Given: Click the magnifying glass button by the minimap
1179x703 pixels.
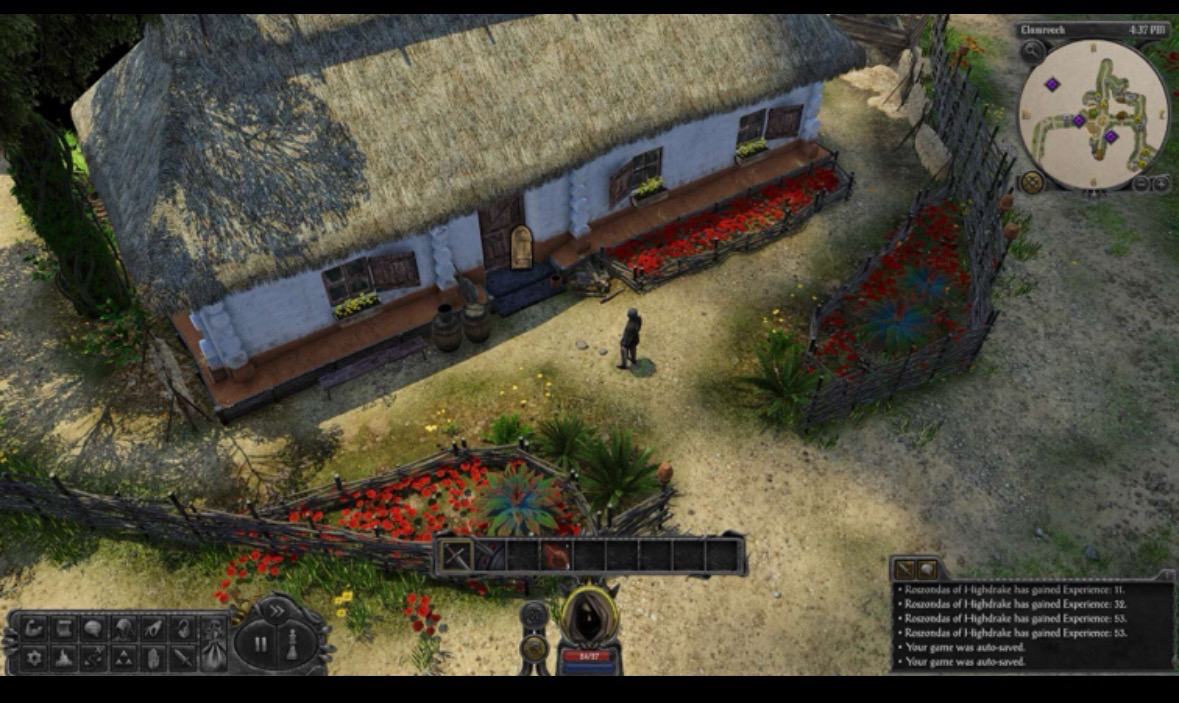Looking at the screenshot, I should click(1032, 50).
